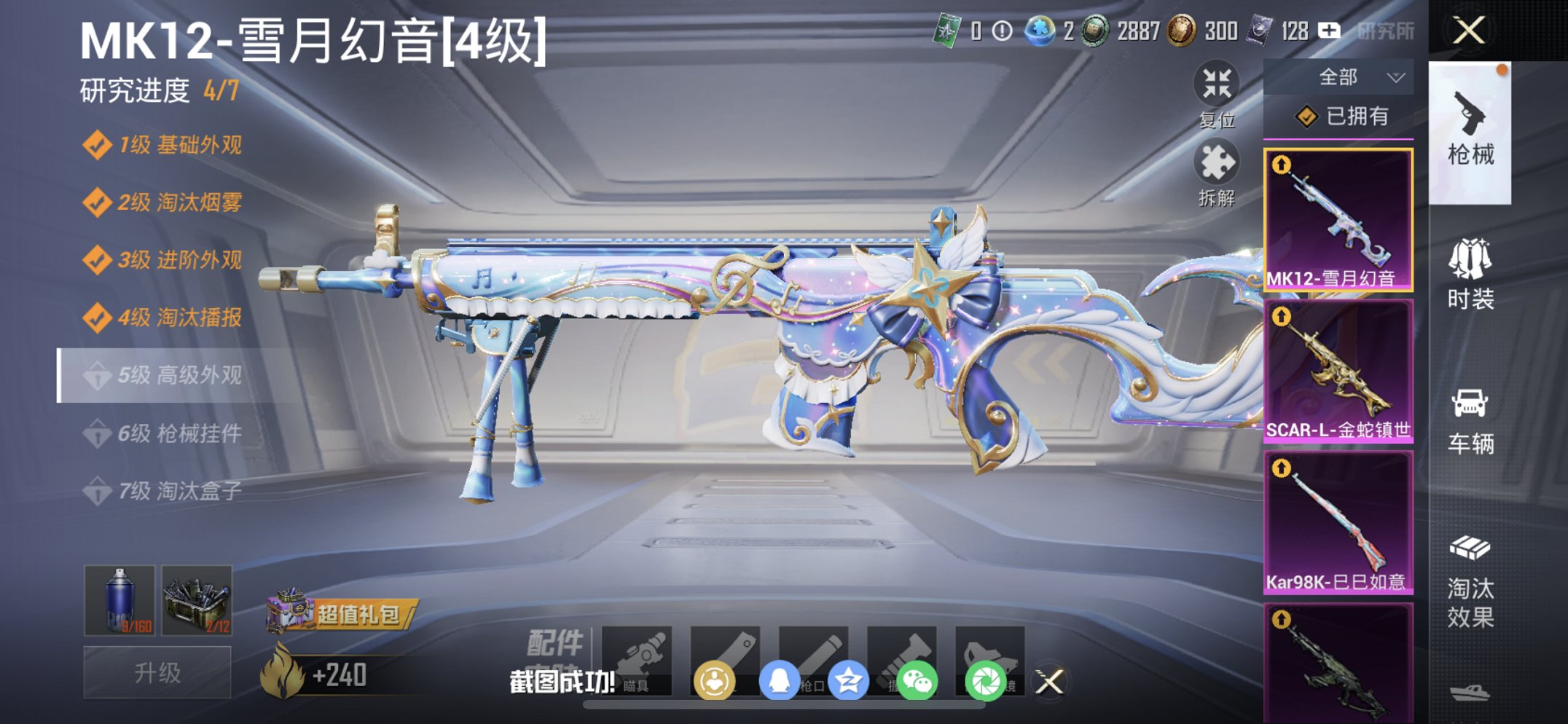Viewport: 1568px width, 724px height.
Task: Open the 拆解 disassemble icon
Action: coord(1217,173)
